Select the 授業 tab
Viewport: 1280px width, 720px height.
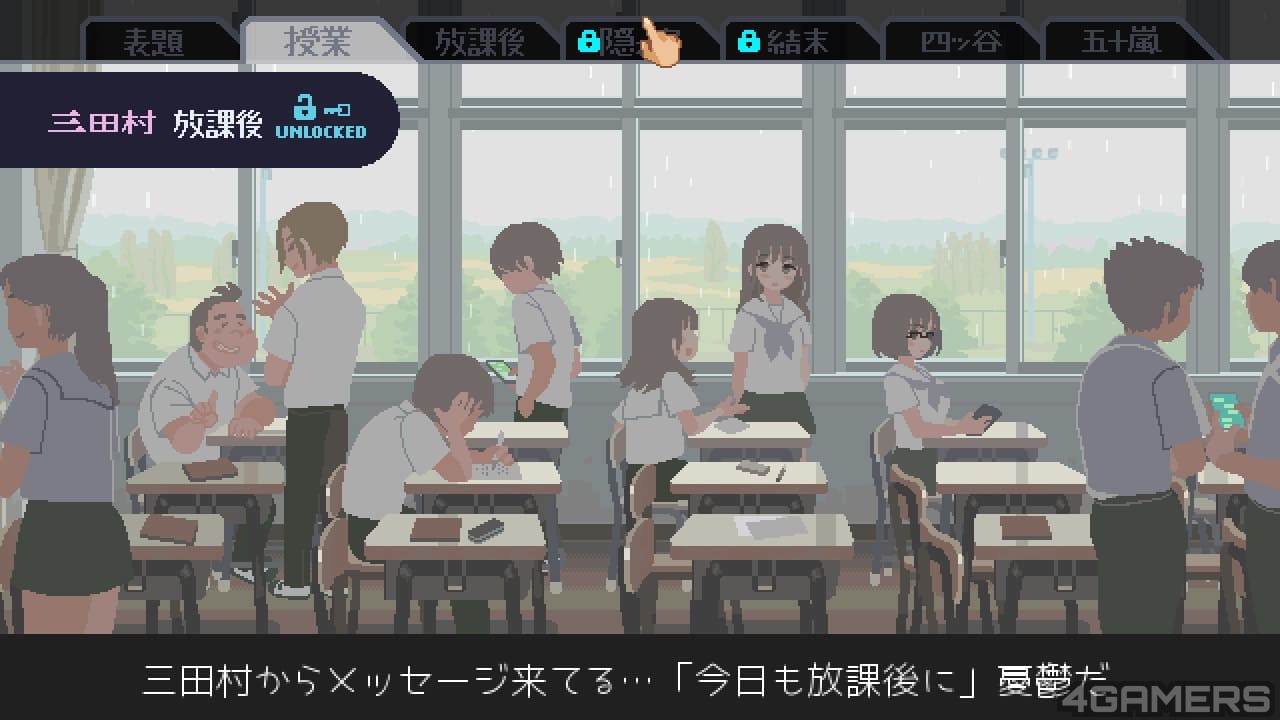318,41
